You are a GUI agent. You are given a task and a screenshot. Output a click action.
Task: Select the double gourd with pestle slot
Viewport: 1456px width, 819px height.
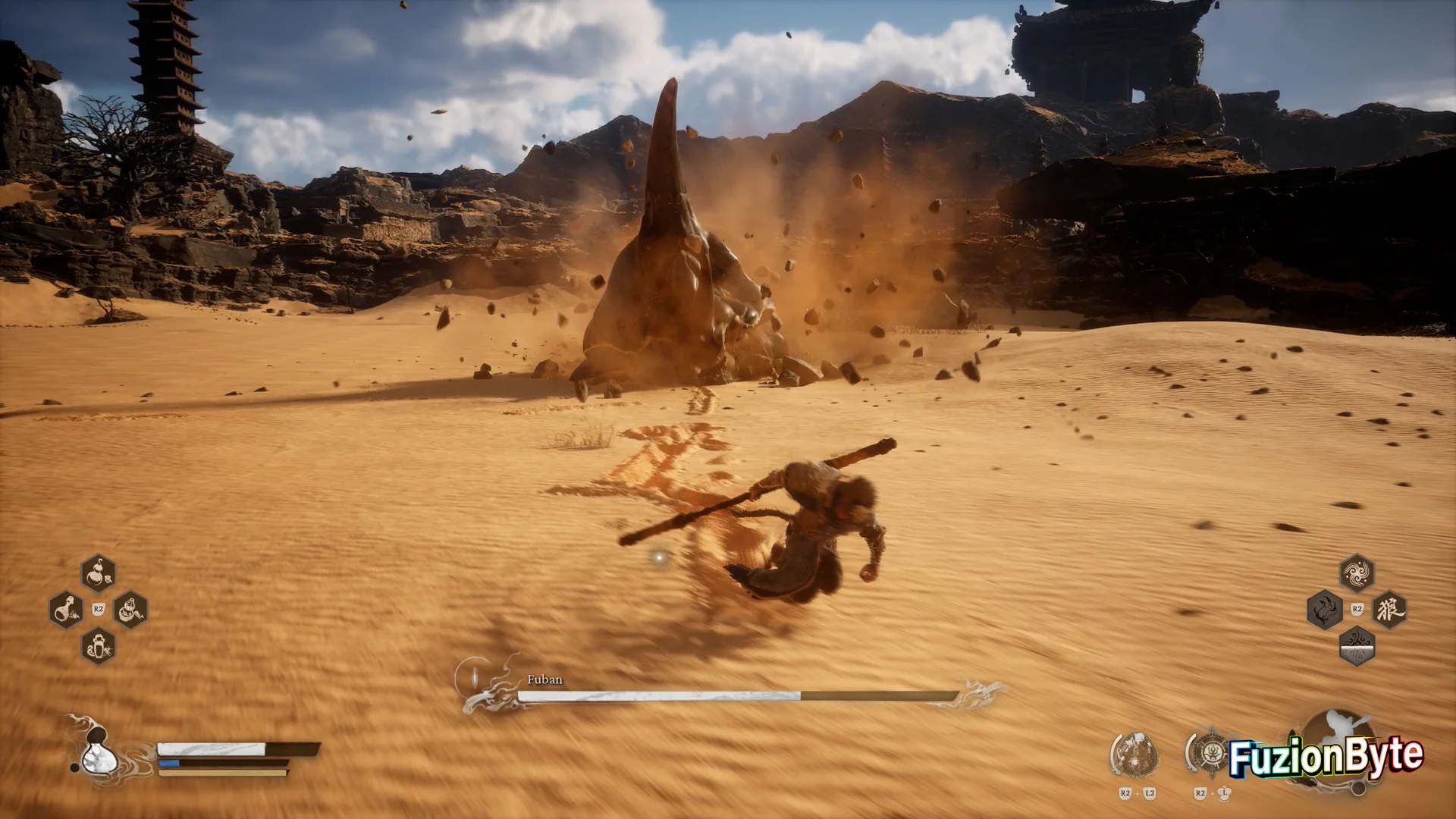(x=130, y=610)
